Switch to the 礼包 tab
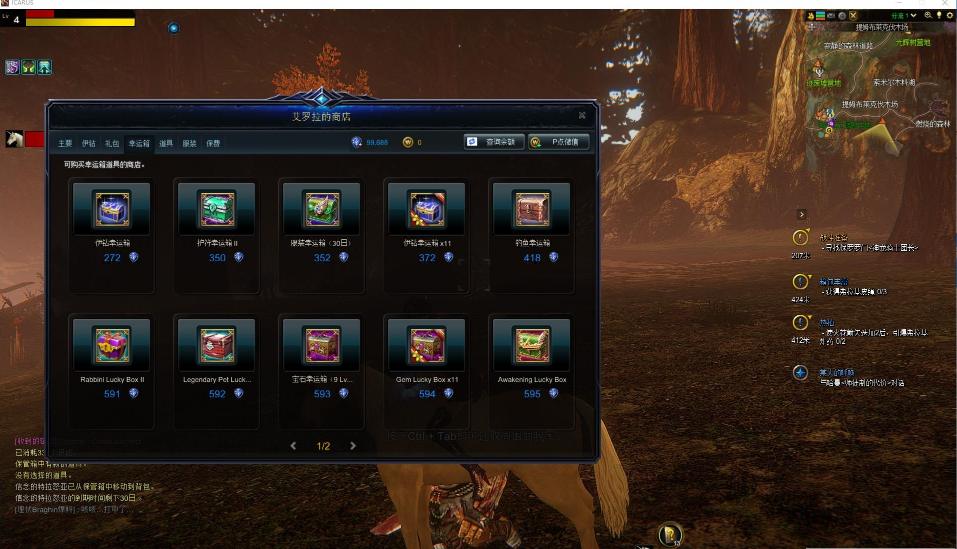This screenshot has width=957, height=549. pos(112,143)
